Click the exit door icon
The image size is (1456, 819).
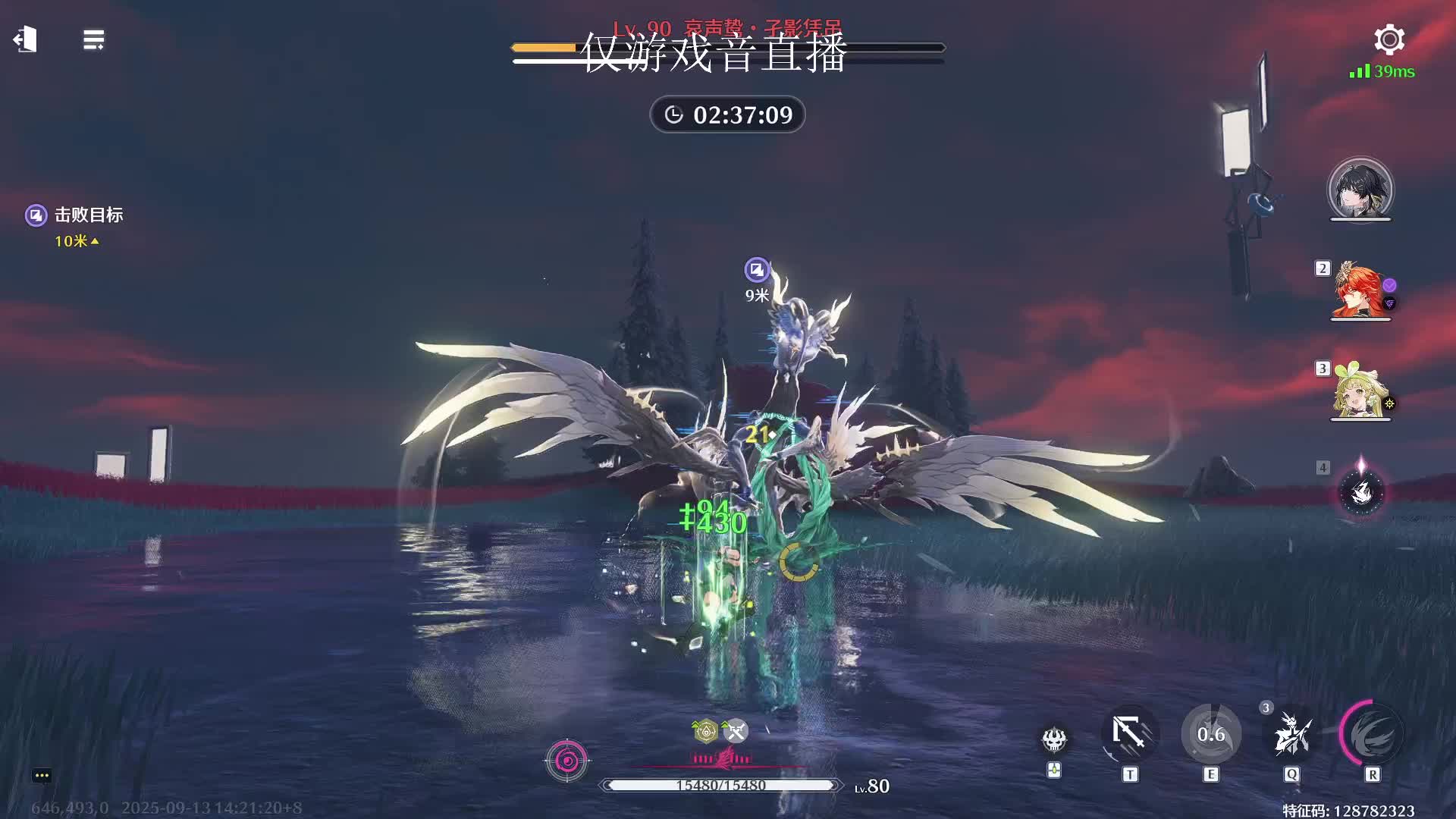[26, 39]
